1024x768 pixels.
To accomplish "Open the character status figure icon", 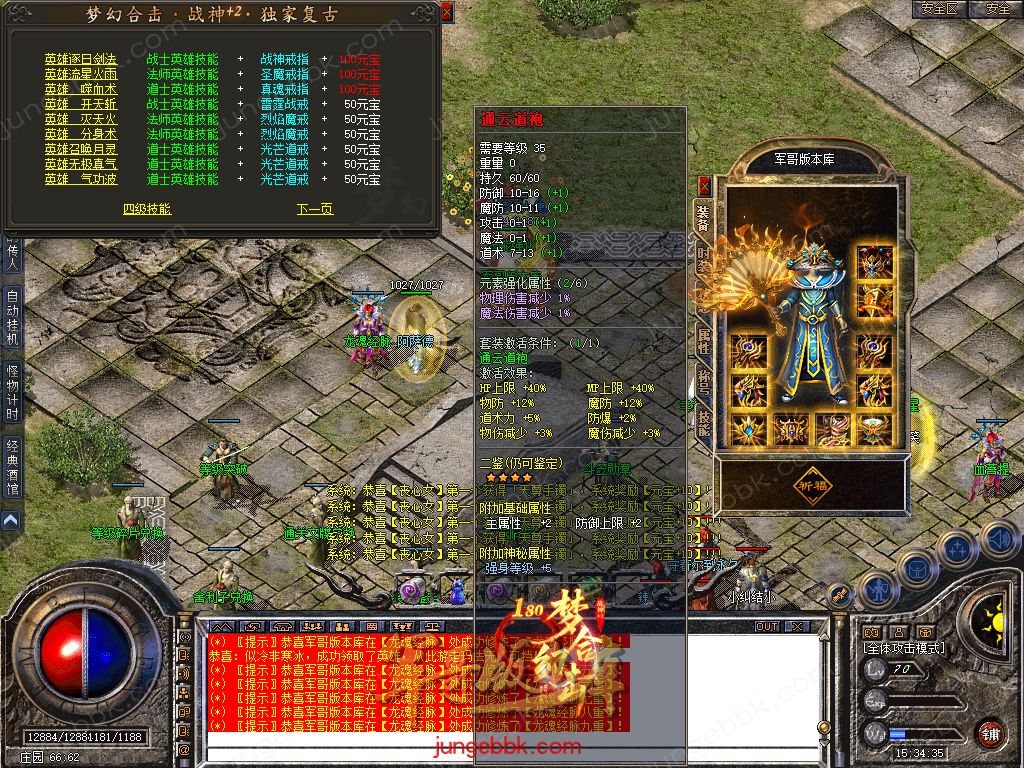I will tap(878, 589).
